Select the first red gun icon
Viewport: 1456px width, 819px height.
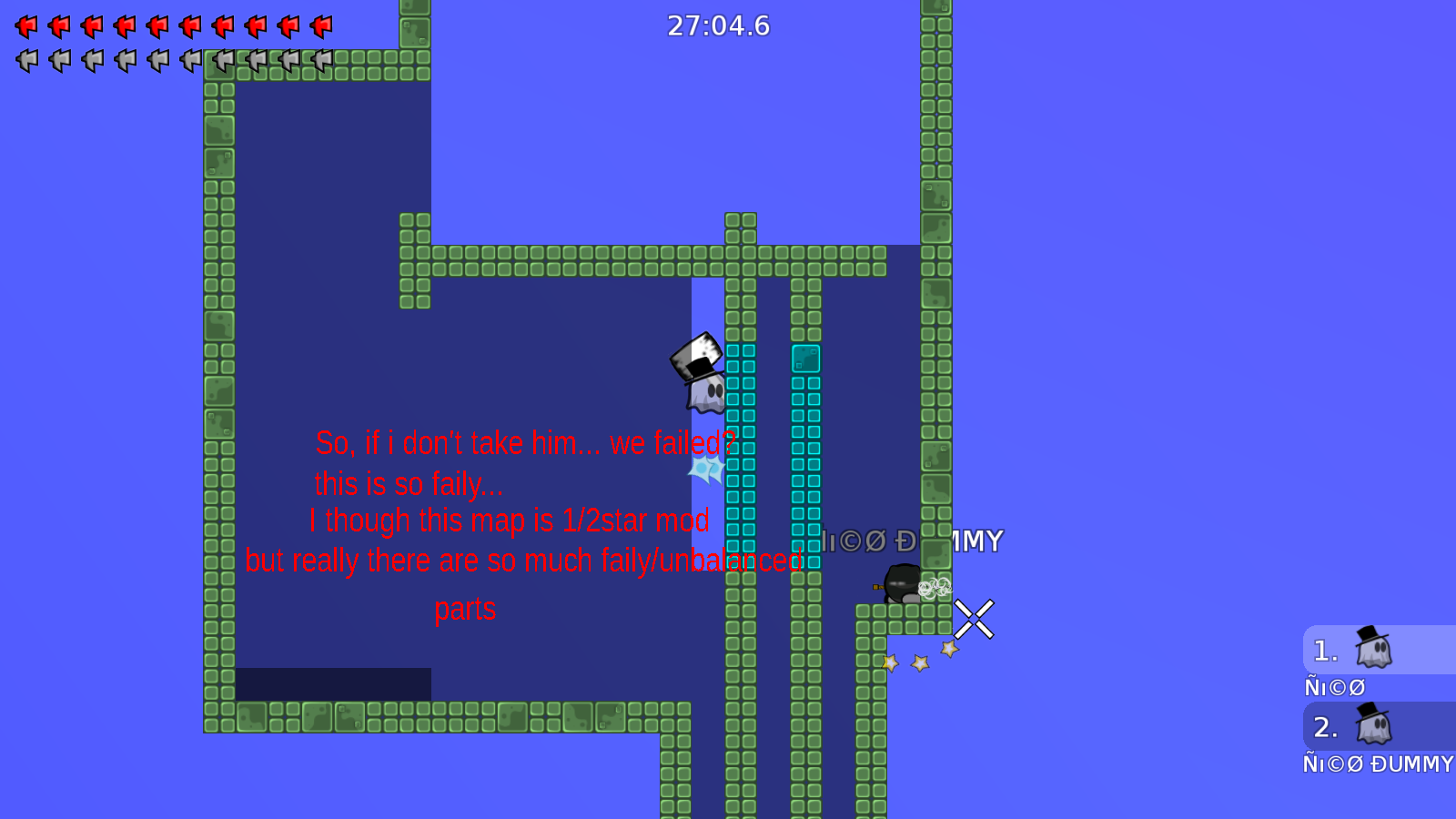26,26
